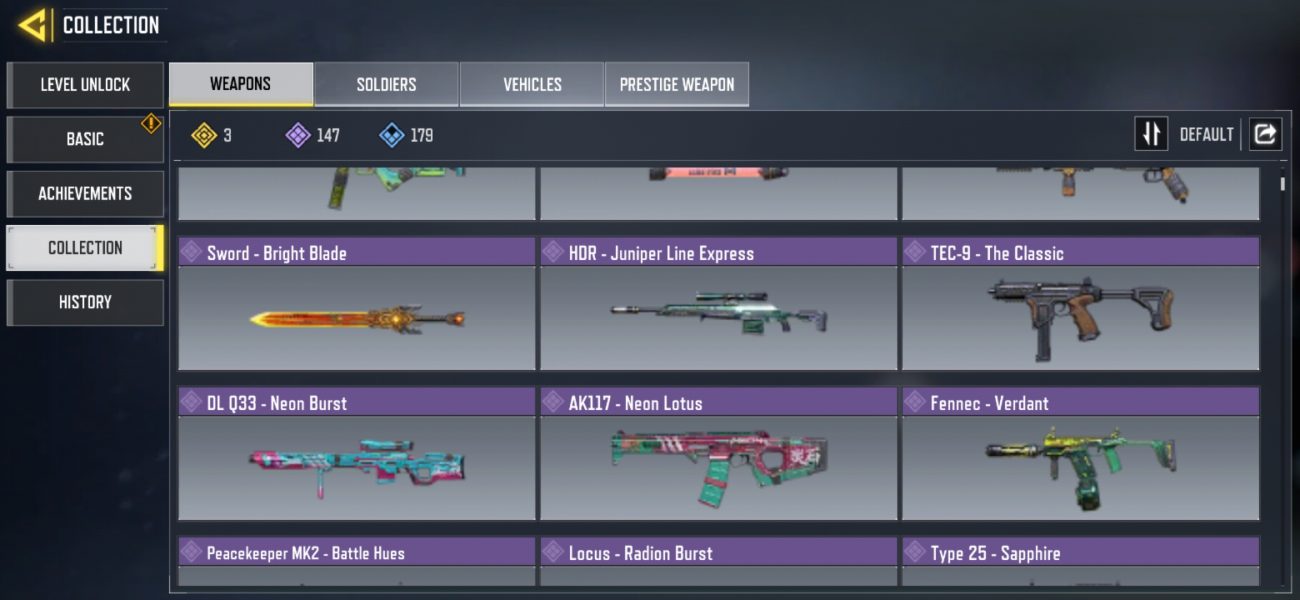Image resolution: width=1300 pixels, height=600 pixels.
Task: Choose the HDR - Juniper Line Express skin
Action: click(718, 305)
